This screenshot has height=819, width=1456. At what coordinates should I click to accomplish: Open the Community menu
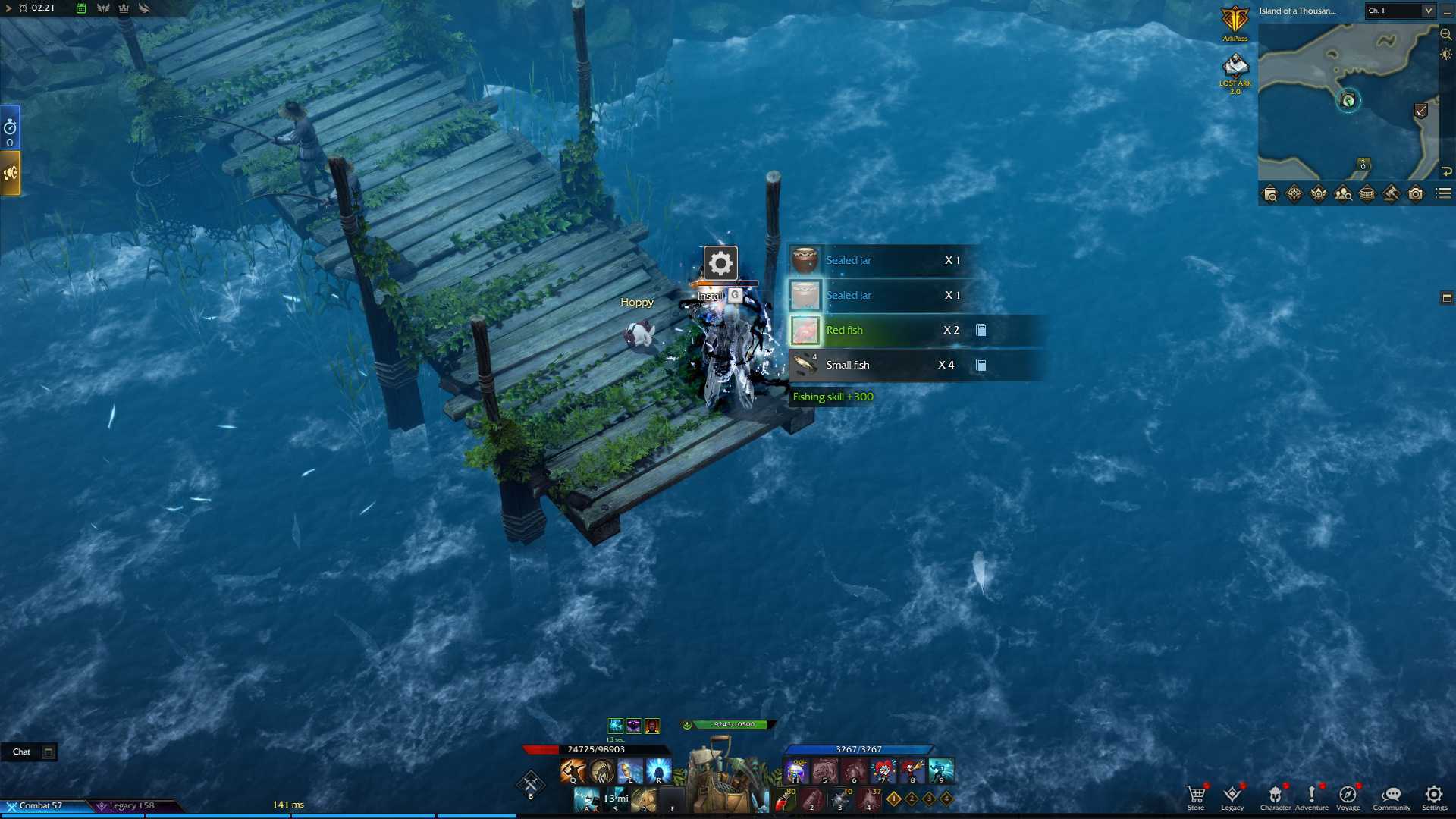click(1391, 796)
